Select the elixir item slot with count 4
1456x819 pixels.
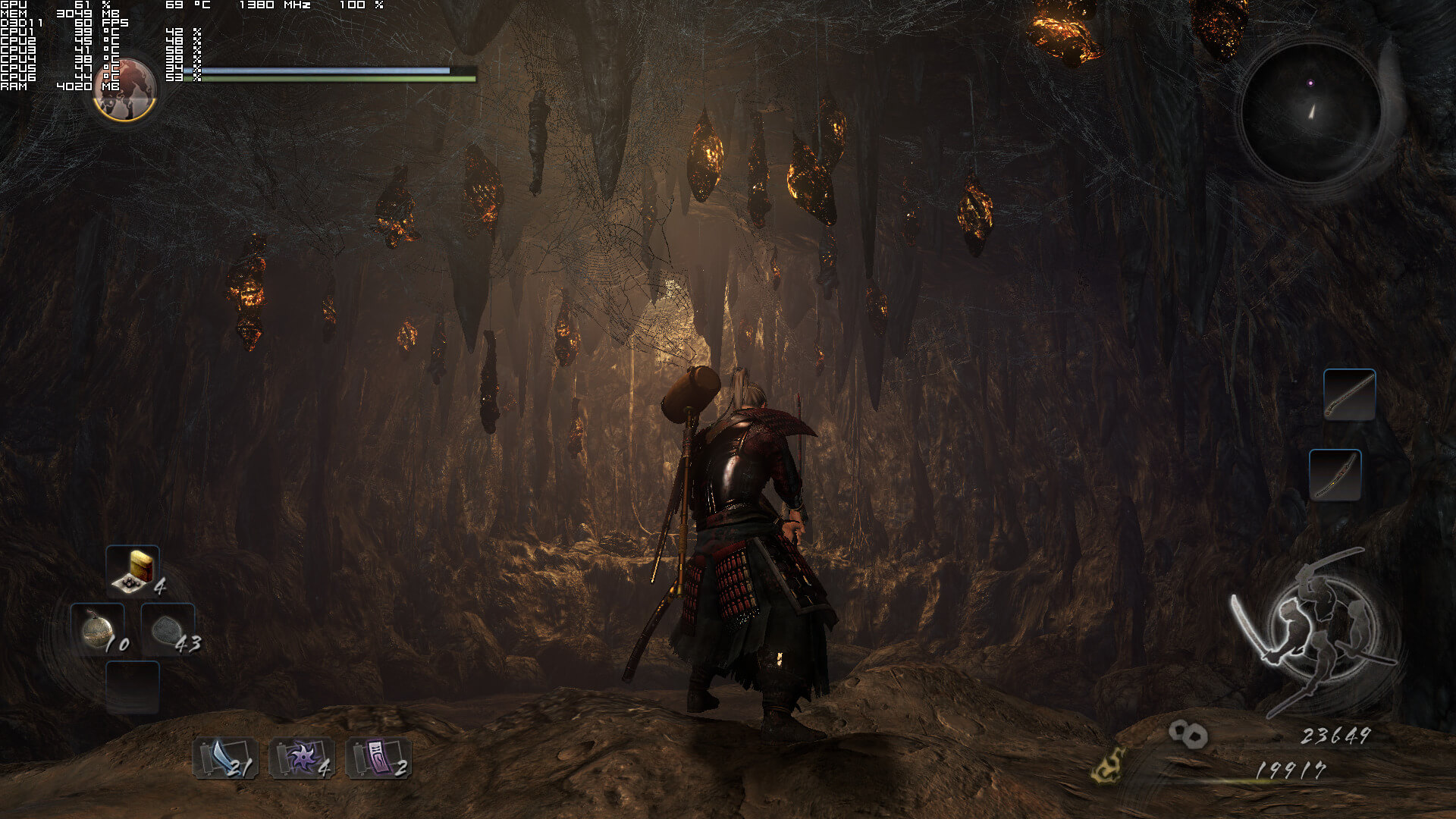(x=133, y=570)
